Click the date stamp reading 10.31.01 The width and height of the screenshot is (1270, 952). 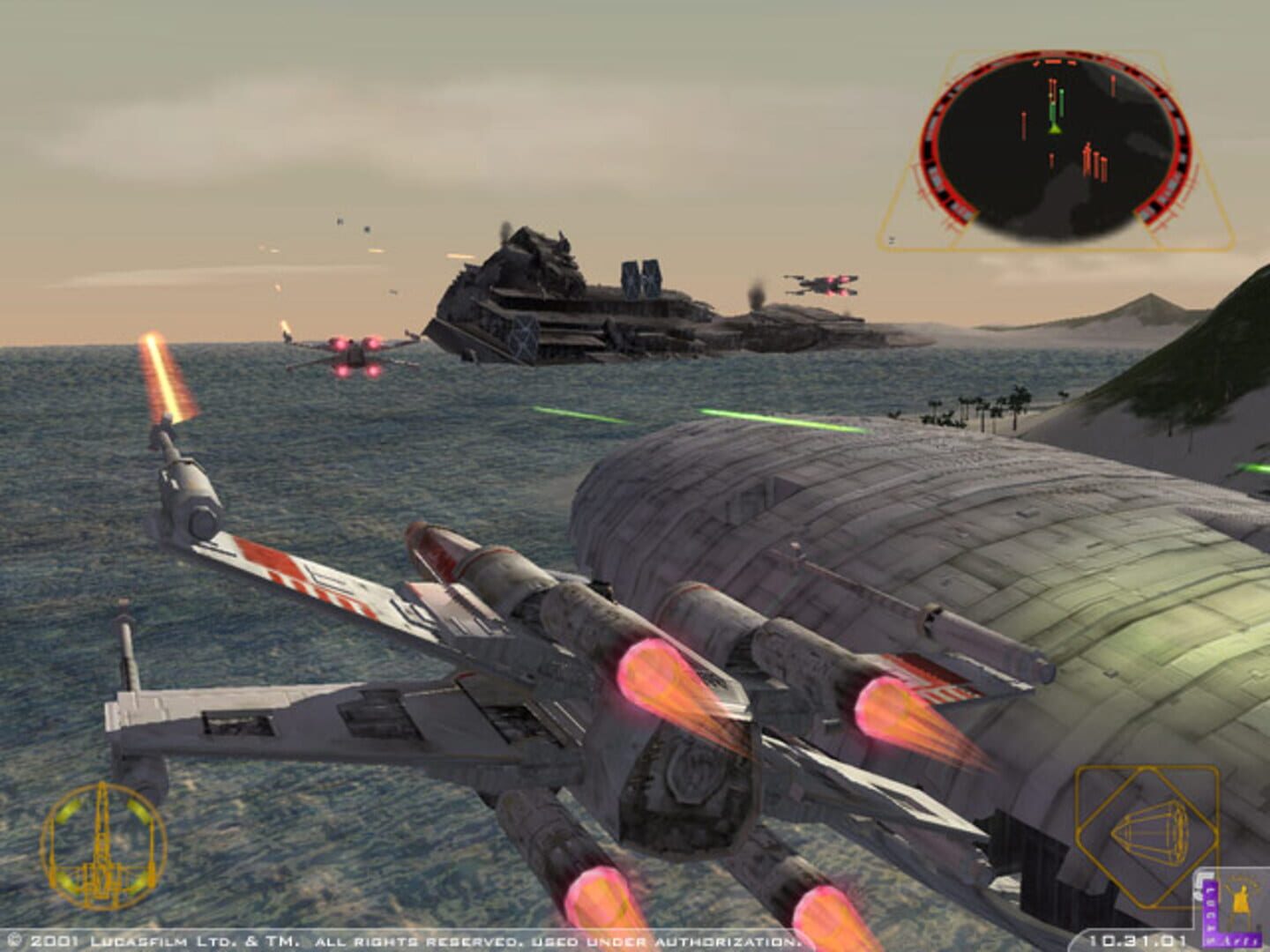[x=1139, y=939]
